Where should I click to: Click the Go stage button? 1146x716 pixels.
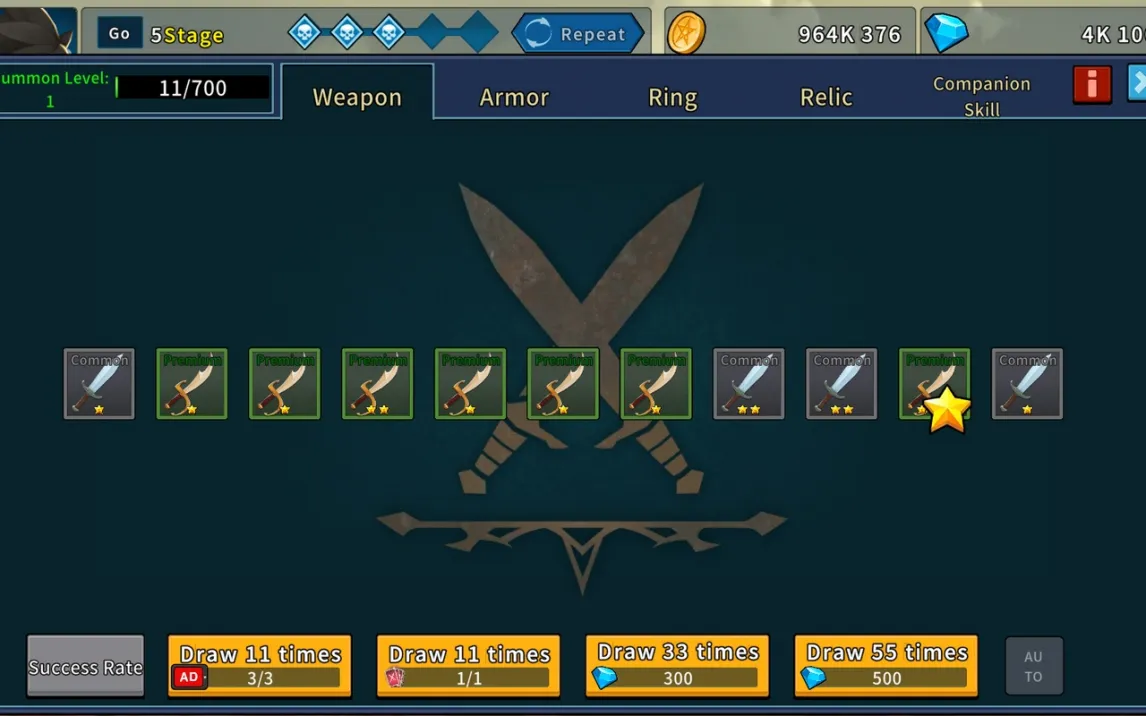point(119,33)
